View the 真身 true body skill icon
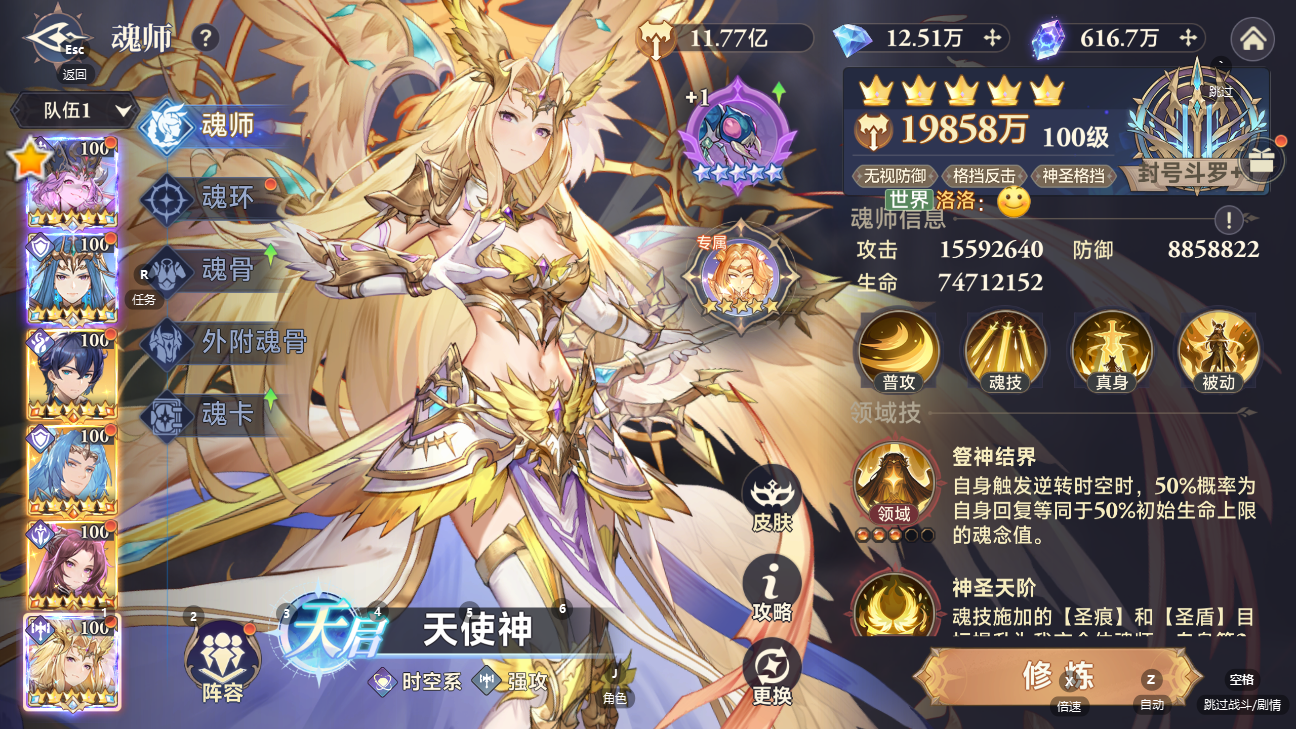This screenshot has height=729, width=1296. pos(1111,351)
